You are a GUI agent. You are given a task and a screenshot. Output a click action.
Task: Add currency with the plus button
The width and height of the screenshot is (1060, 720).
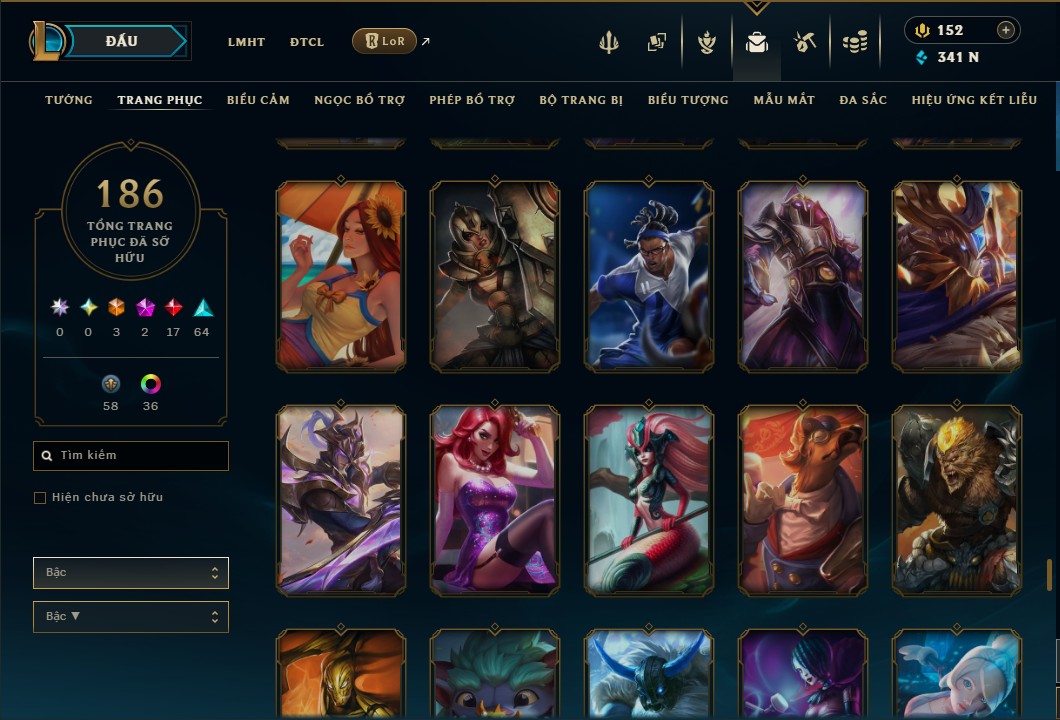point(1005,30)
